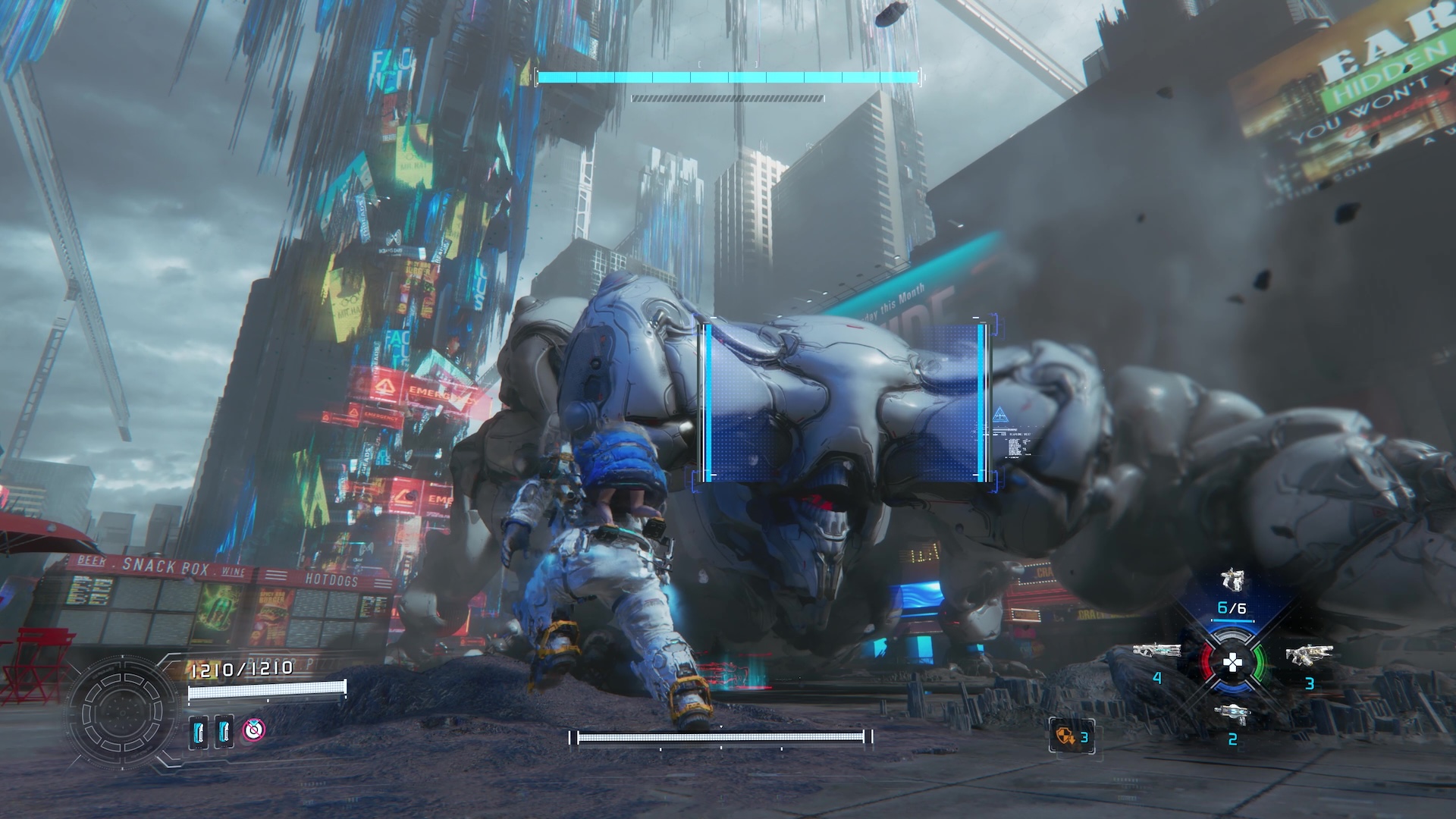
Task: Use the orange shield item icon
Action: 1065,736
